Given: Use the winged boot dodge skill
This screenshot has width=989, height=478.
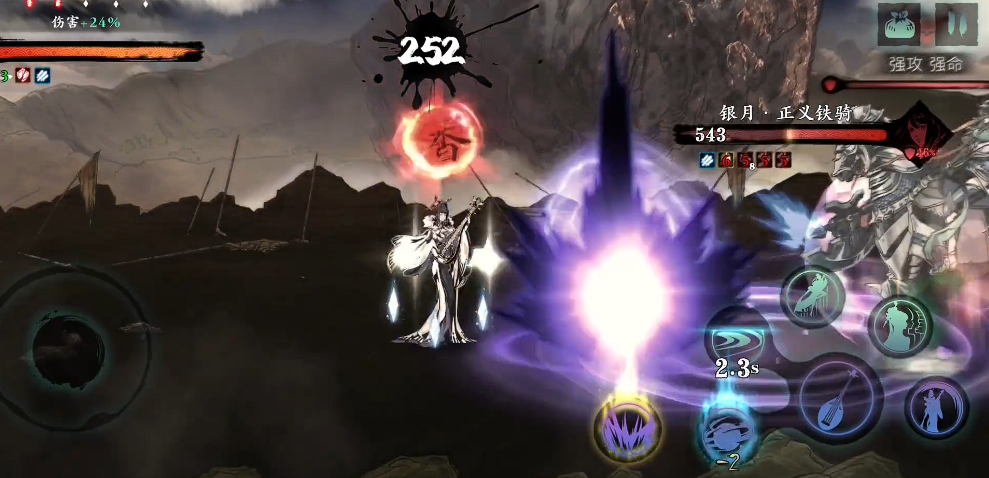Looking at the screenshot, I should tap(812, 297).
